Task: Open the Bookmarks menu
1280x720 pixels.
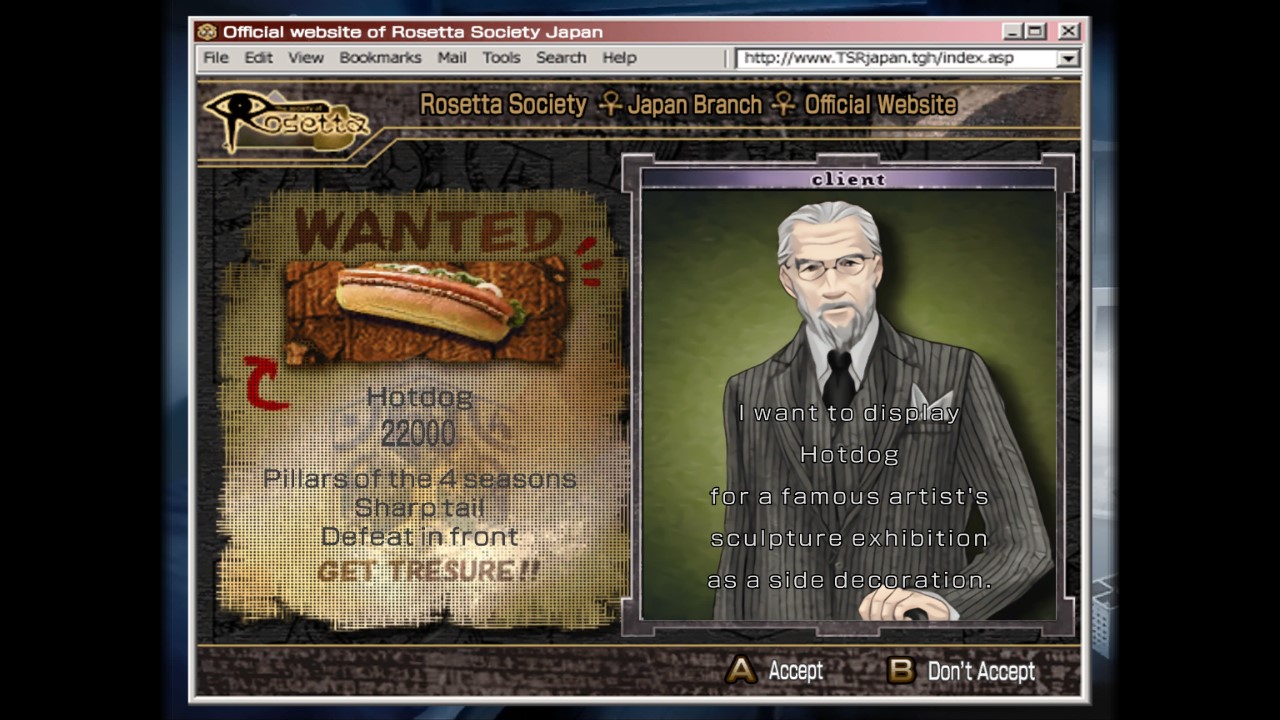Action: (381, 57)
